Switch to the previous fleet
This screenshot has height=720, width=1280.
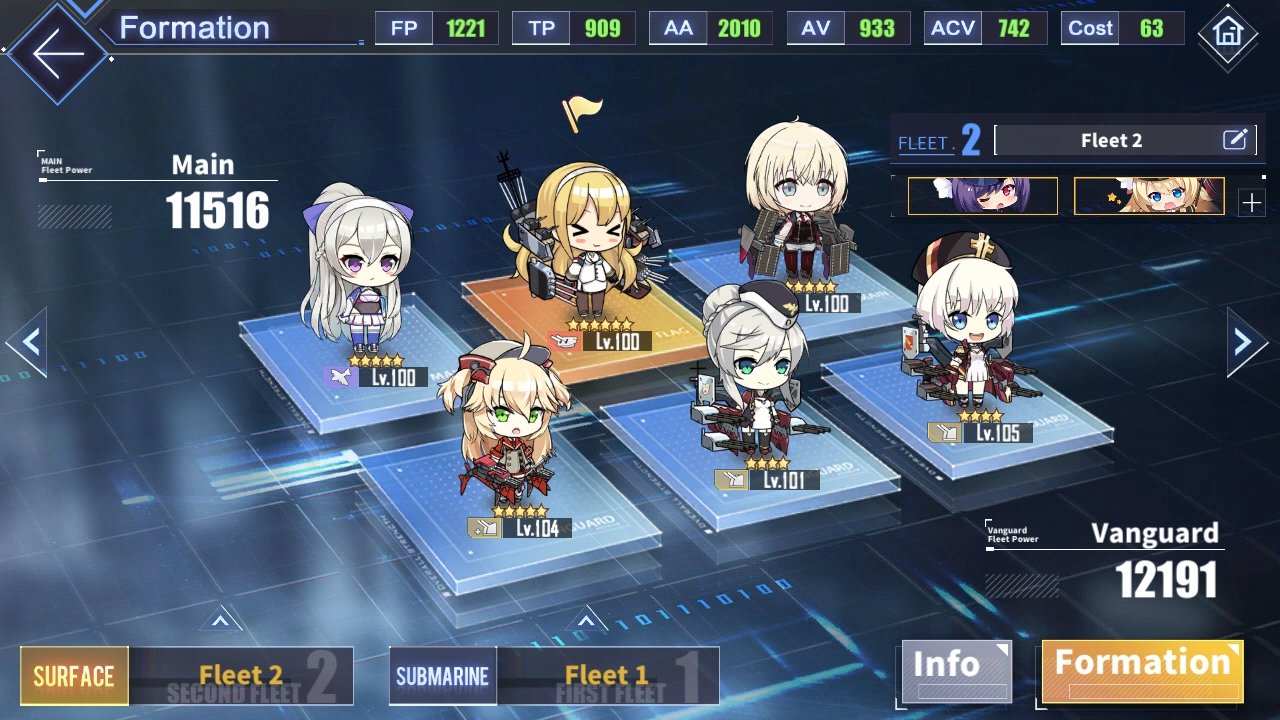28,342
